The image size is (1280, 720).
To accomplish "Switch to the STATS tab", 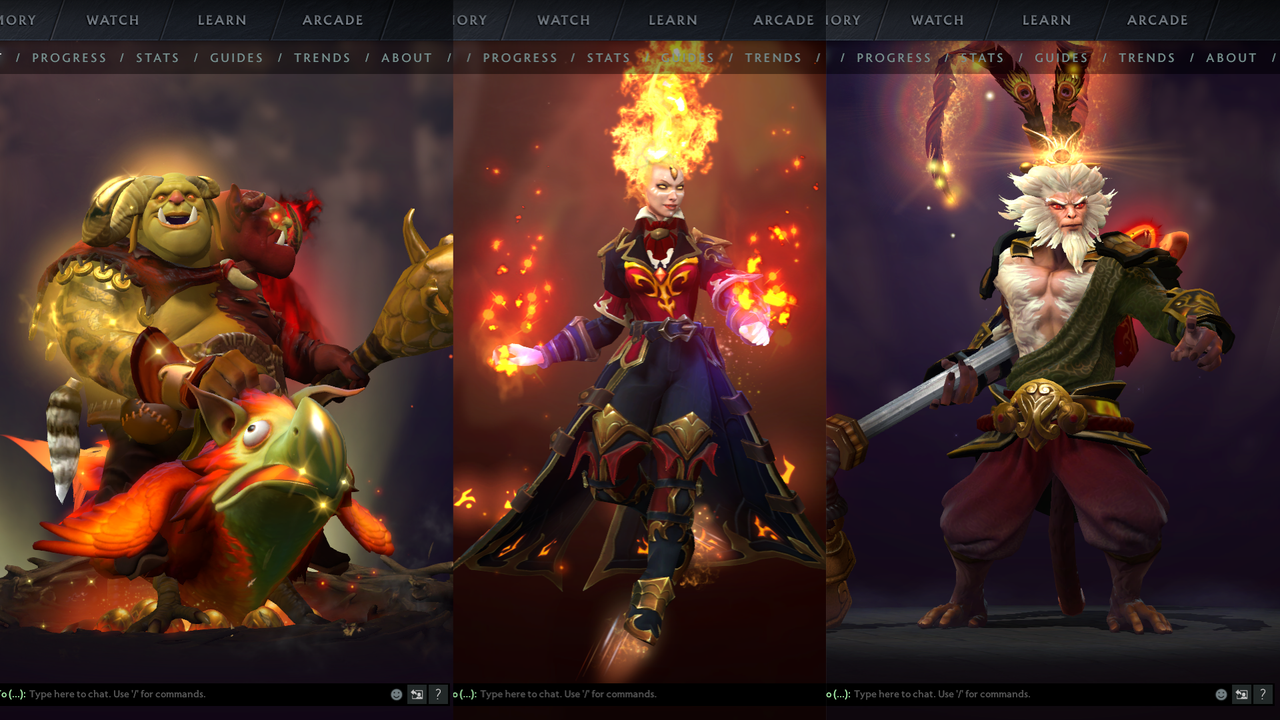I will coord(157,57).
